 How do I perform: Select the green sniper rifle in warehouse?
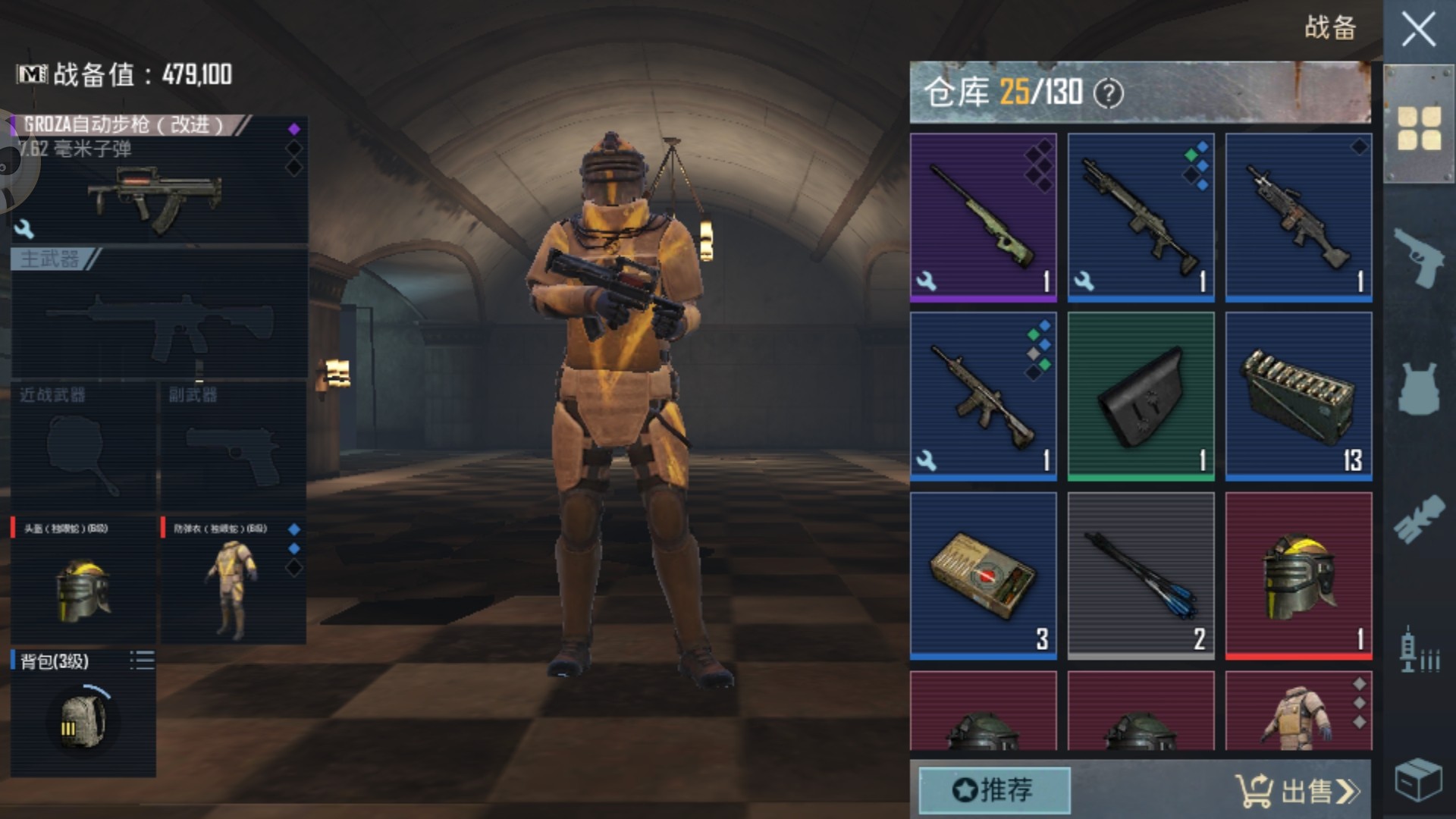coord(983,218)
